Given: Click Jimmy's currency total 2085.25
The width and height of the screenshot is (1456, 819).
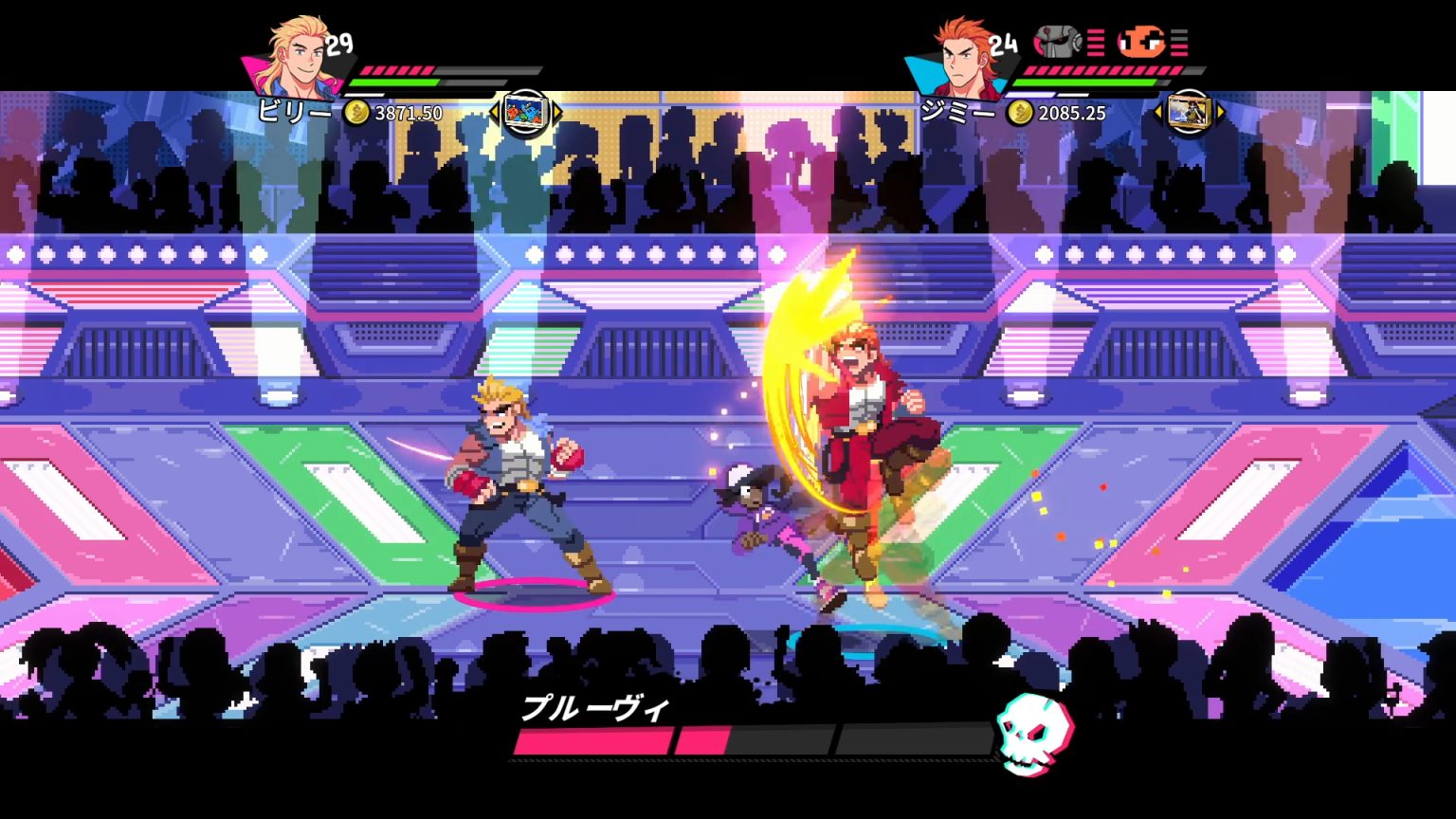Looking at the screenshot, I should [1073, 114].
